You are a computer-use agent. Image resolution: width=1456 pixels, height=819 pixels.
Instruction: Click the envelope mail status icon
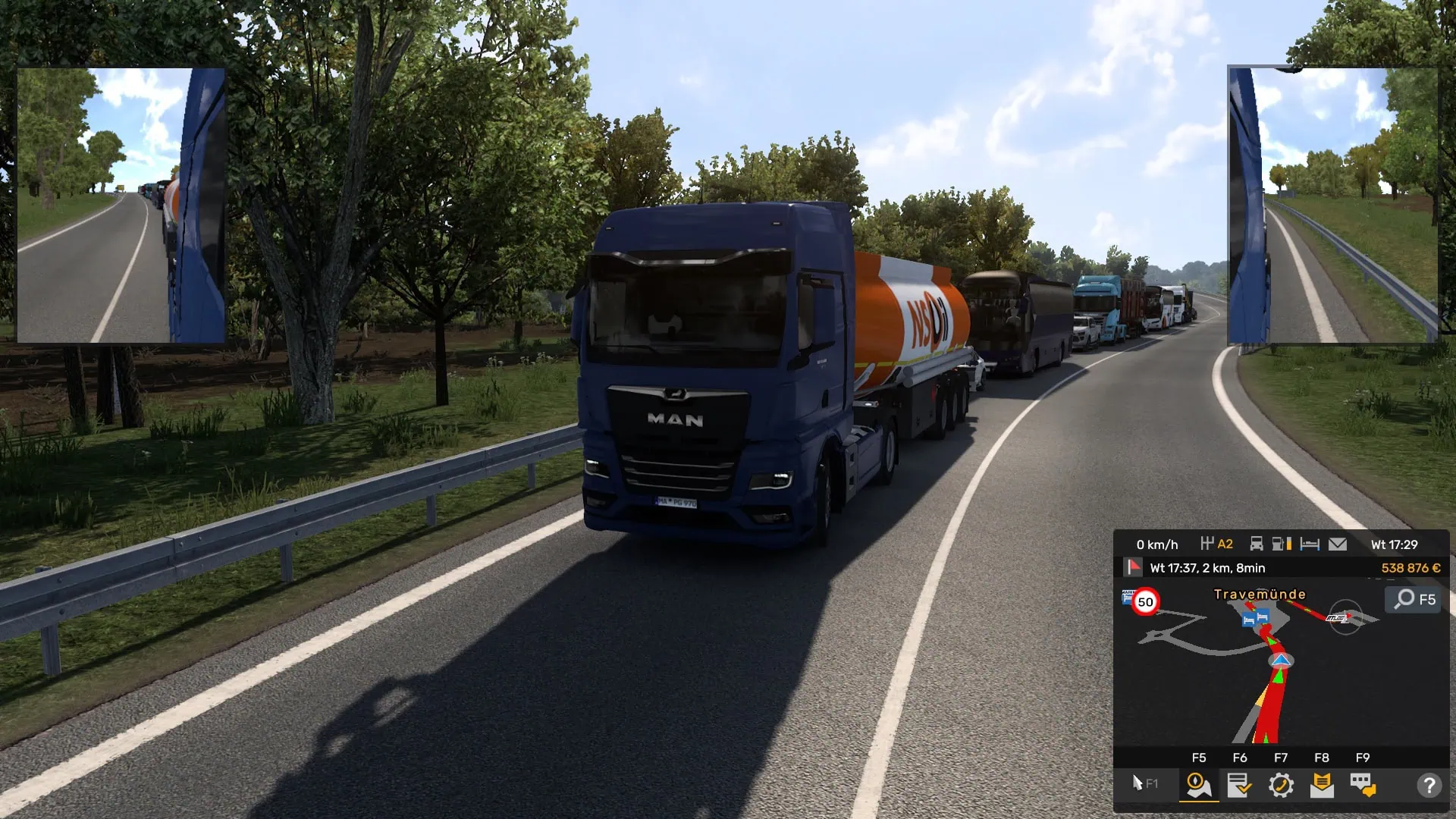[x=1338, y=543]
